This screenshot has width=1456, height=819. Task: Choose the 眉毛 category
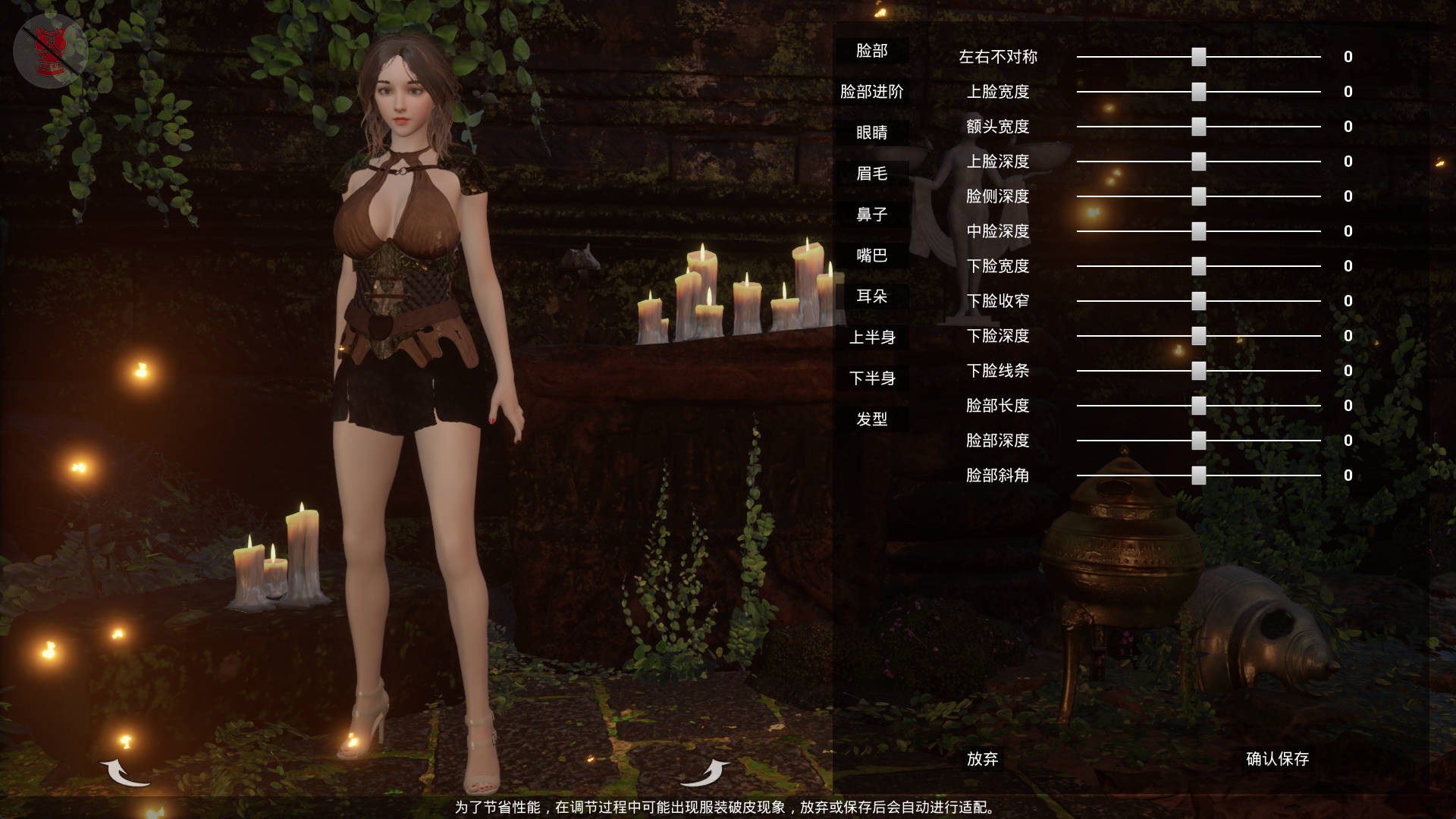[x=871, y=174]
